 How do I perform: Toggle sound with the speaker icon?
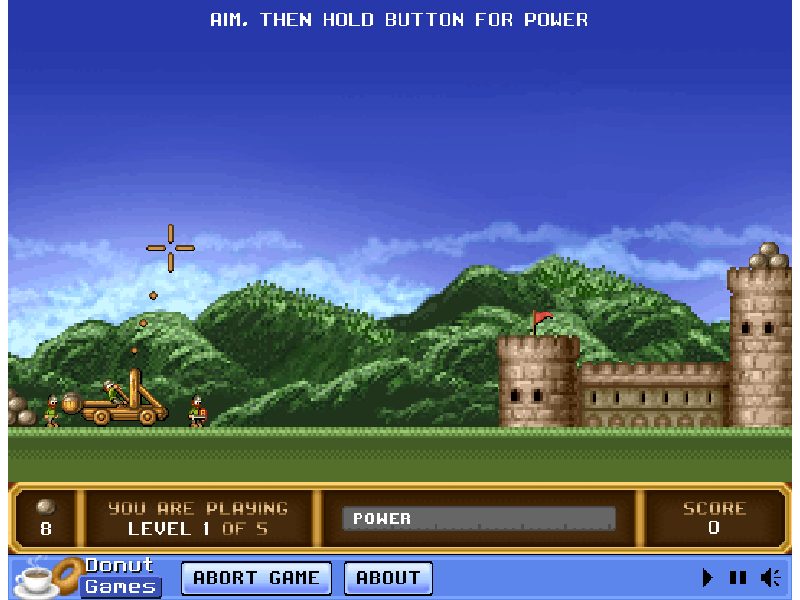coord(770,577)
